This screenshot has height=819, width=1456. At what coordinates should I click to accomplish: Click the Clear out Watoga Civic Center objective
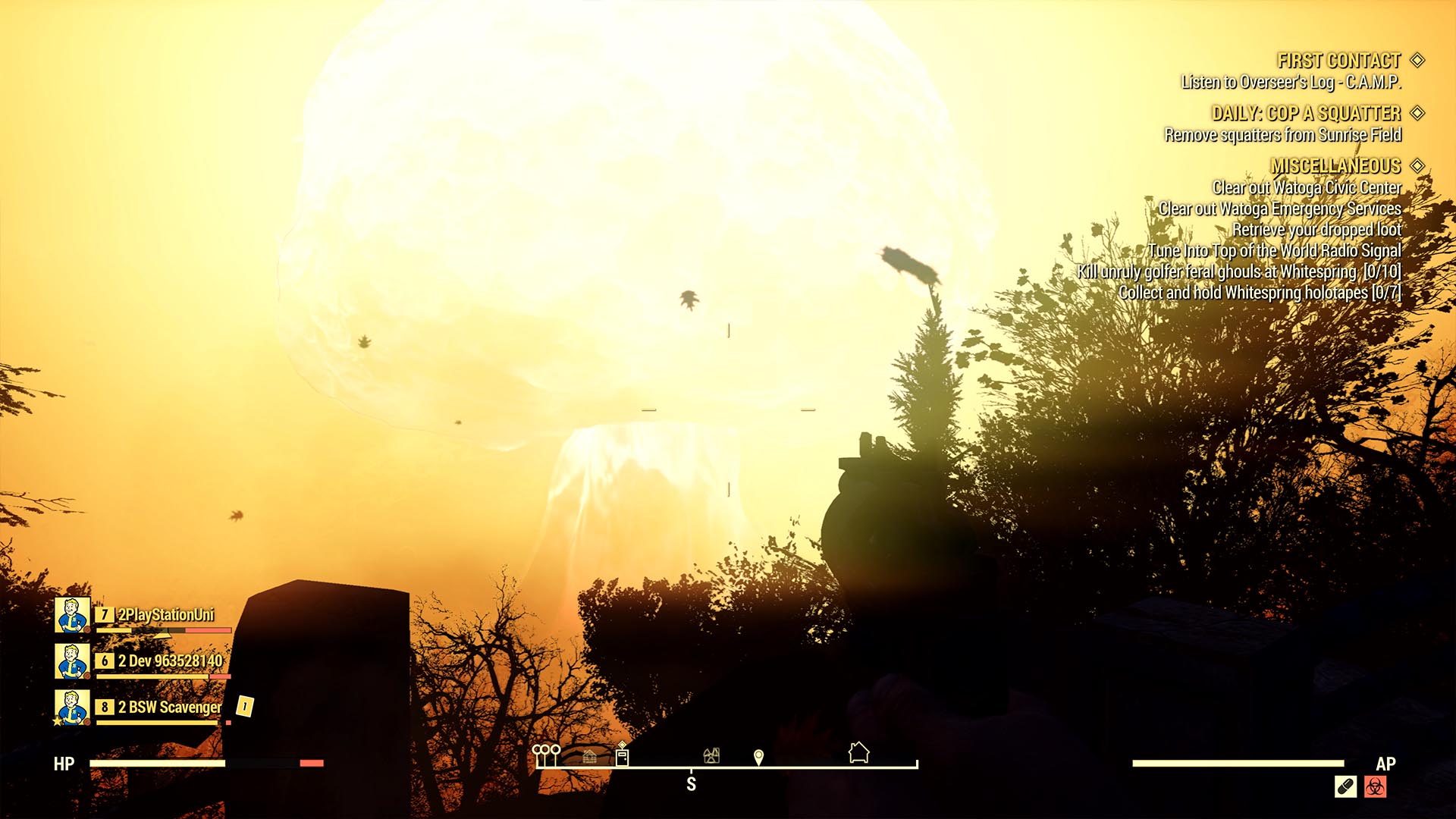pos(1307,186)
